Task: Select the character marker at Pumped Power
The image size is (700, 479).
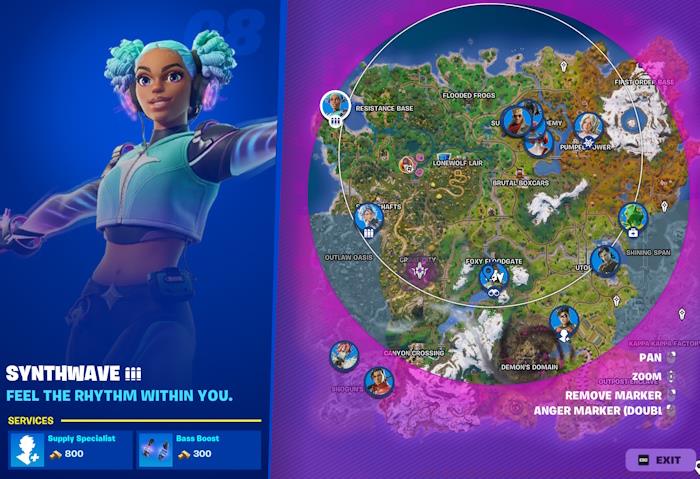Action: pyautogui.click(x=588, y=126)
